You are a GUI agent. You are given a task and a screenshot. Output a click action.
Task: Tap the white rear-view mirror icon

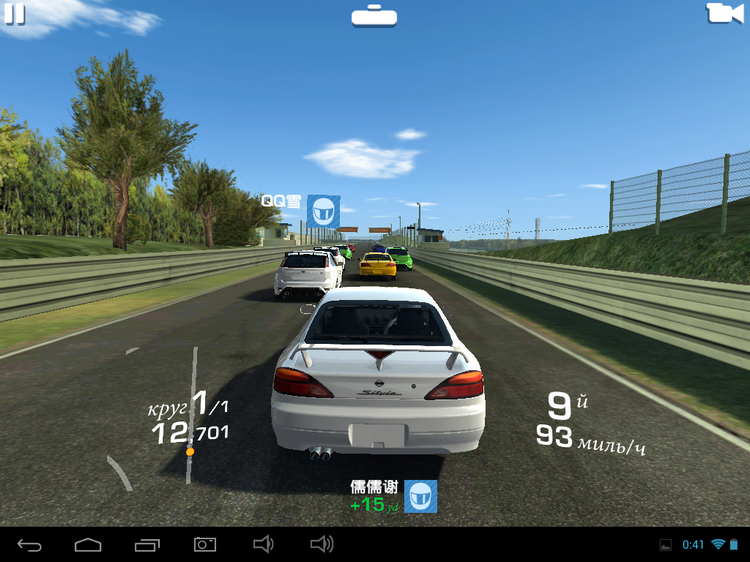[x=374, y=15]
